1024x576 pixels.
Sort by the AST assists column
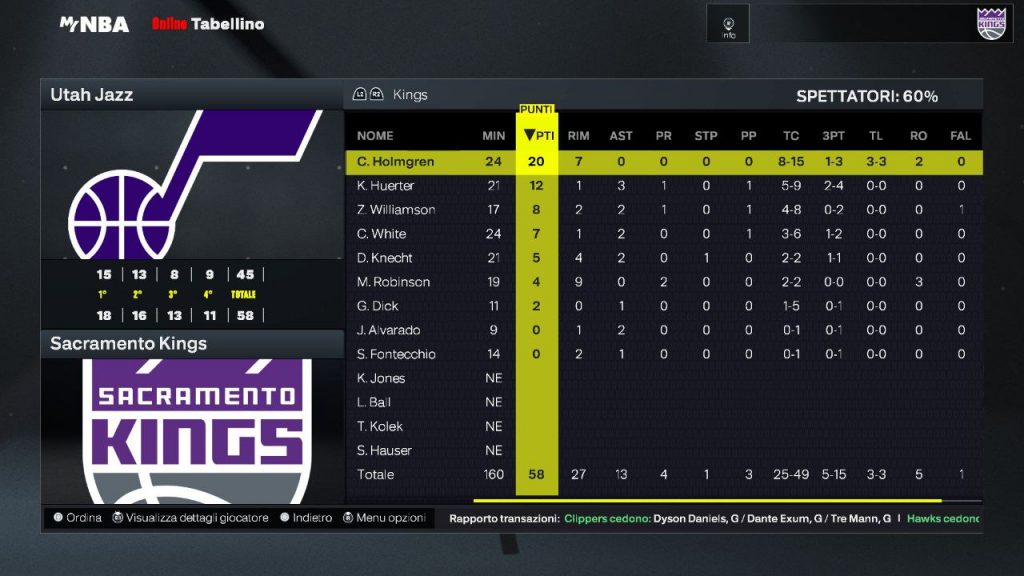(x=621, y=136)
